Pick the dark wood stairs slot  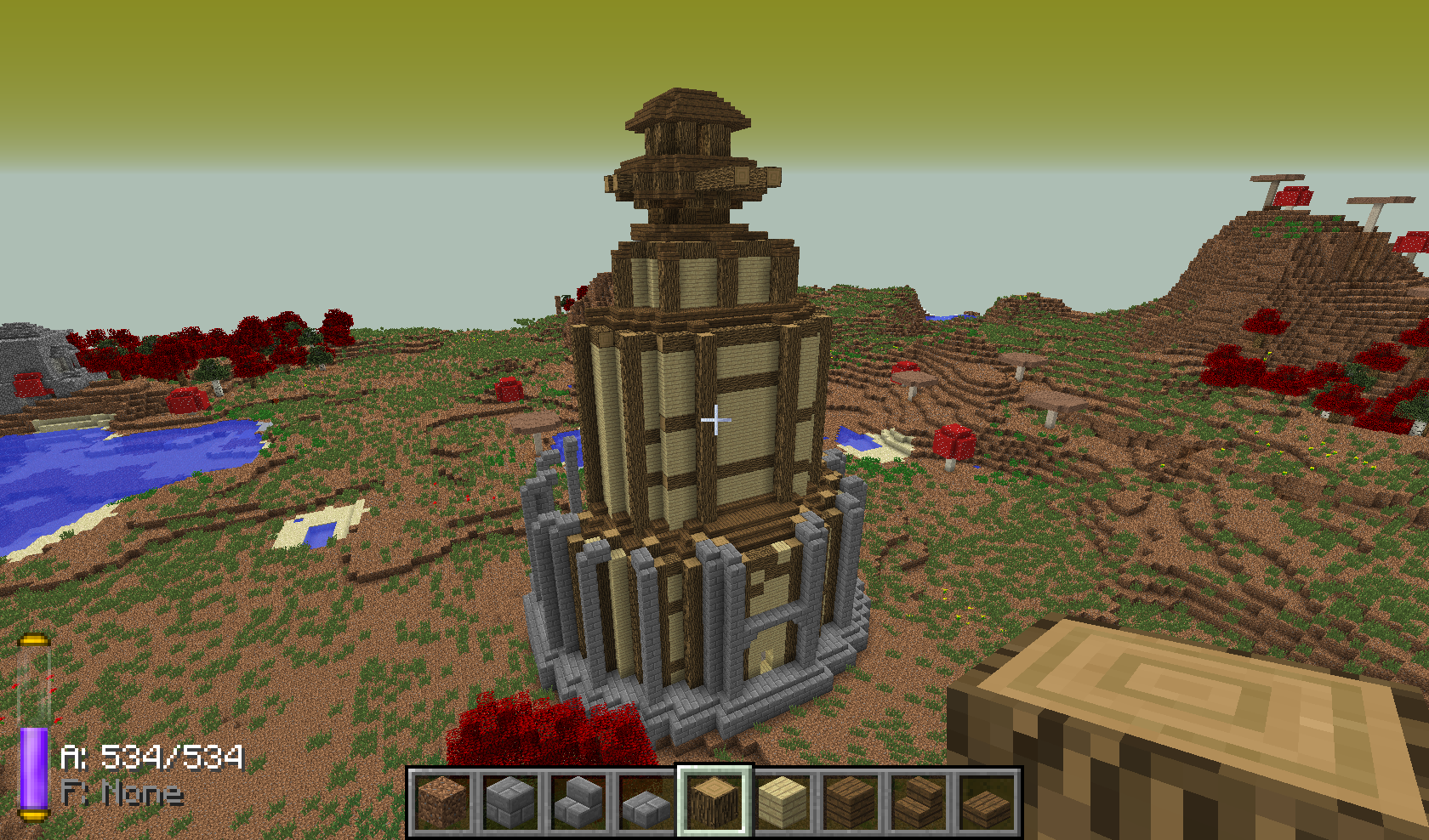coord(919,802)
